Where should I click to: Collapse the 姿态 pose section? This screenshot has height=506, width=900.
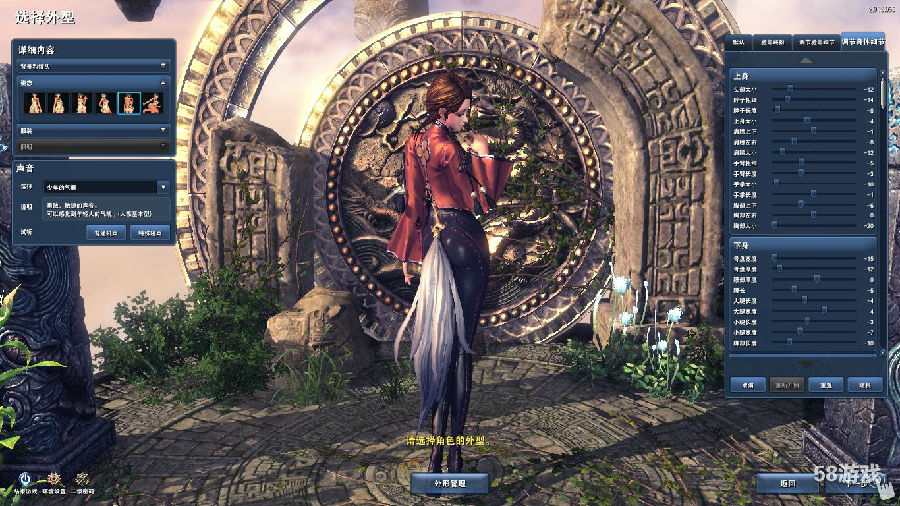[163, 82]
